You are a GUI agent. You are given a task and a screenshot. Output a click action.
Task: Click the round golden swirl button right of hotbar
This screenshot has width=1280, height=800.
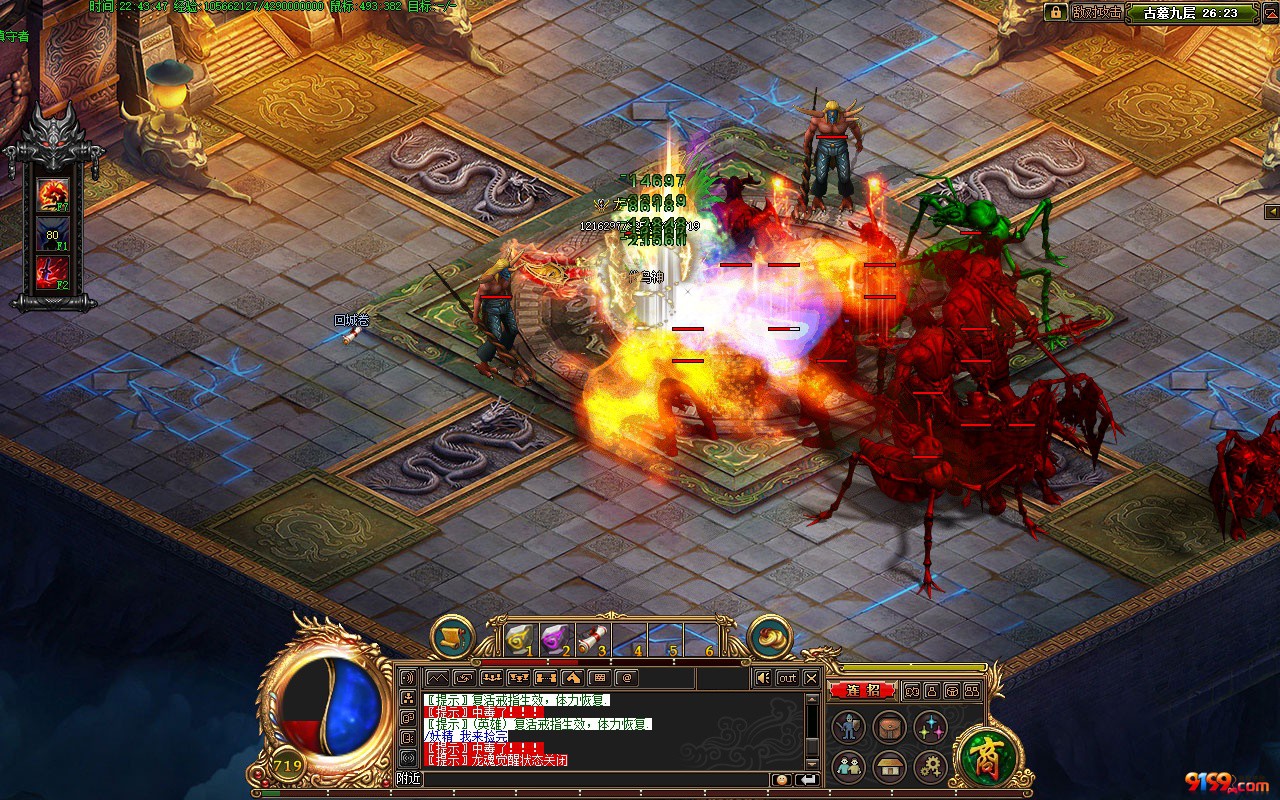(x=770, y=636)
